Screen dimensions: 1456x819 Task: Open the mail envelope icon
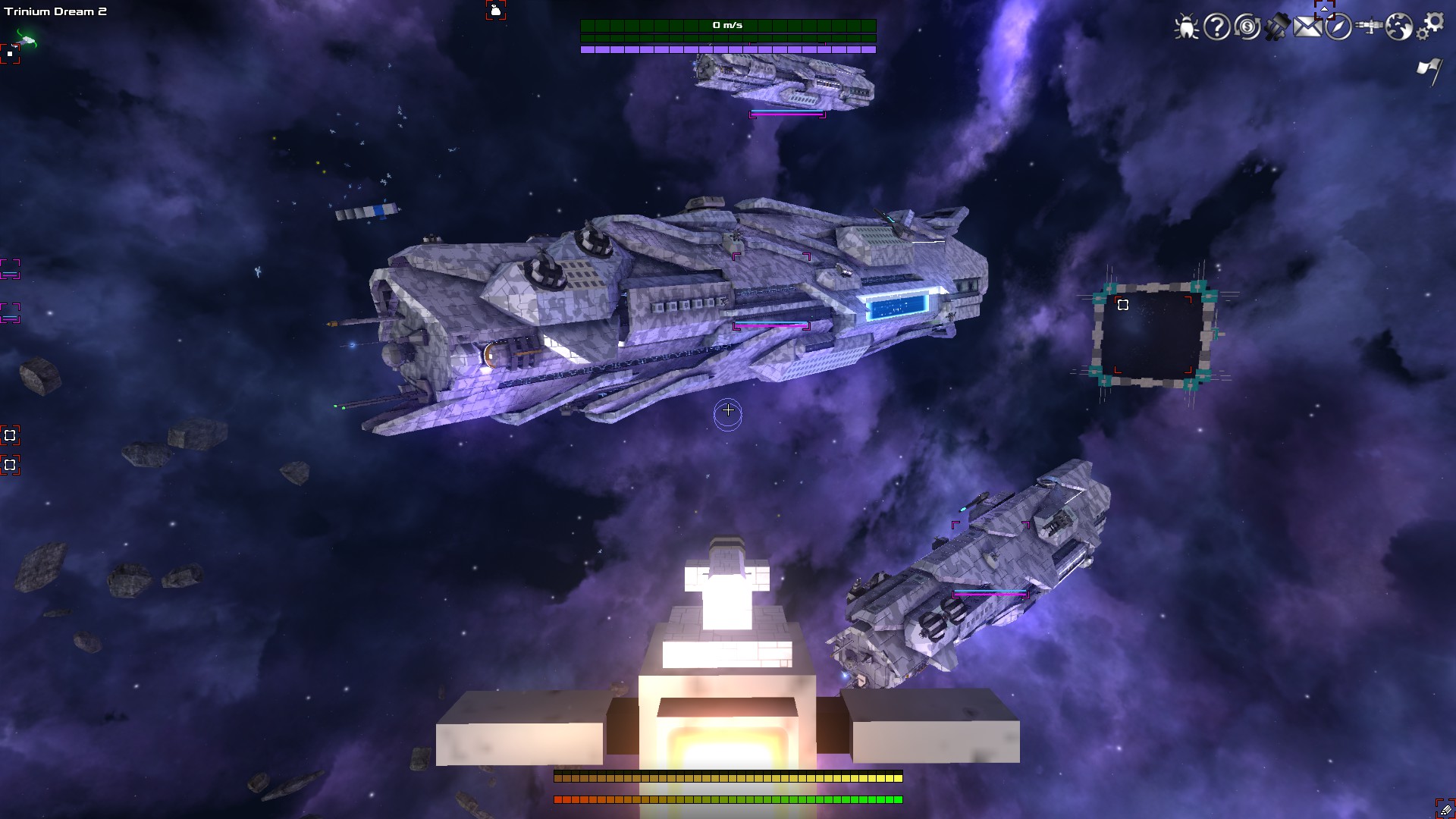pyautogui.click(x=1308, y=27)
